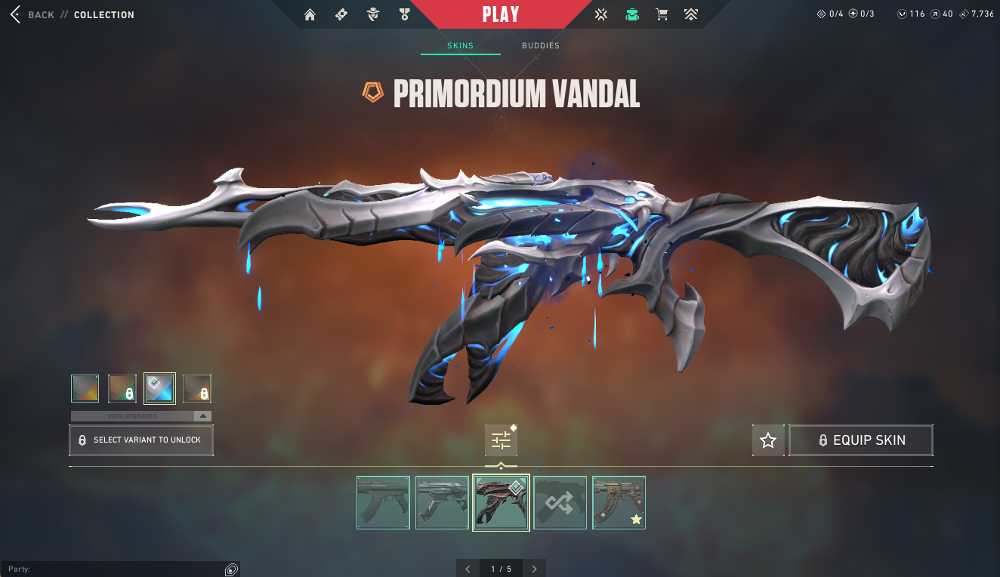The image size is (1000, 577).
Task: Switch to the Buddies tab
Action: coord(540,46)
